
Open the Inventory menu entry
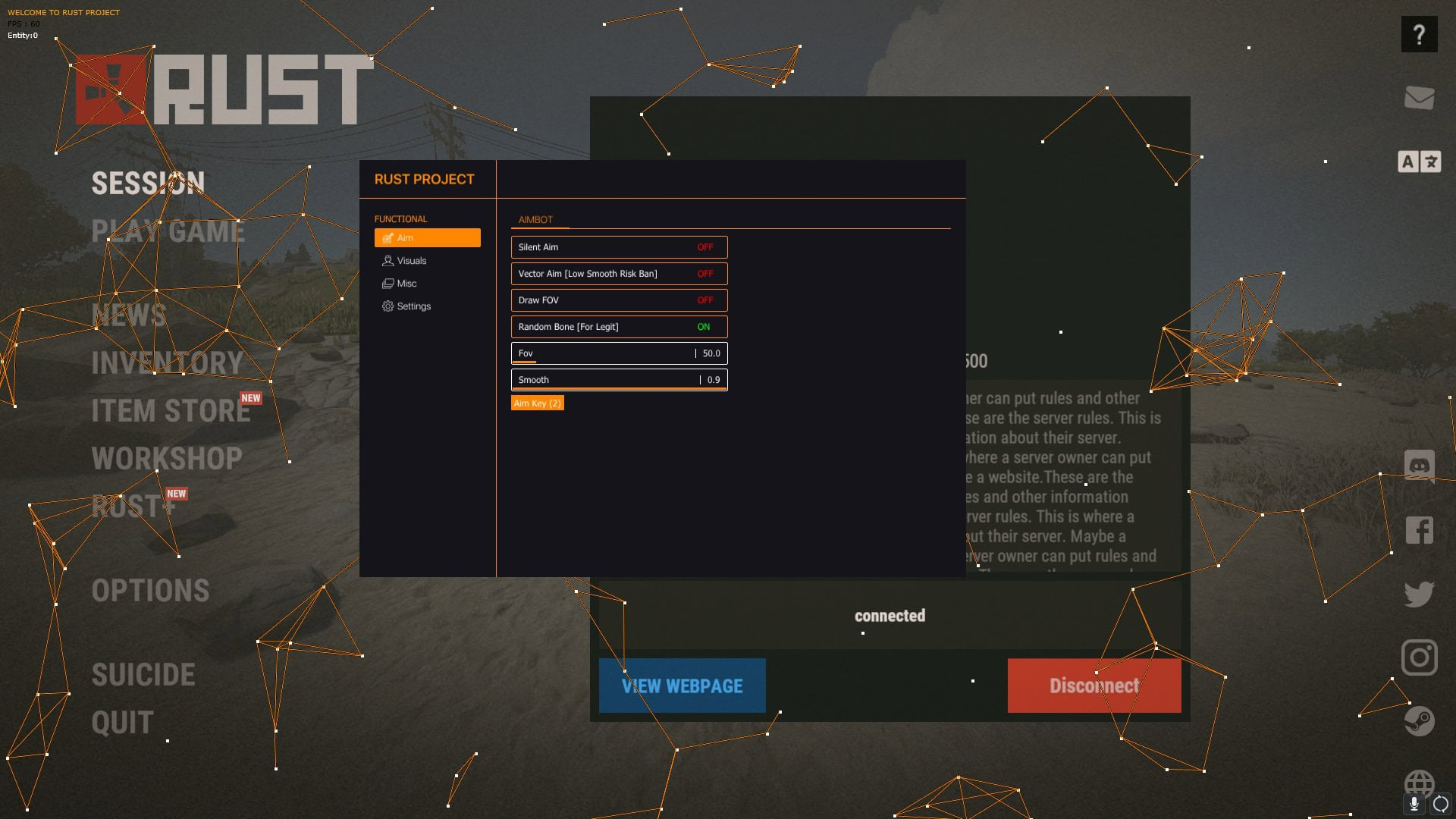click(x=167, y=363)
